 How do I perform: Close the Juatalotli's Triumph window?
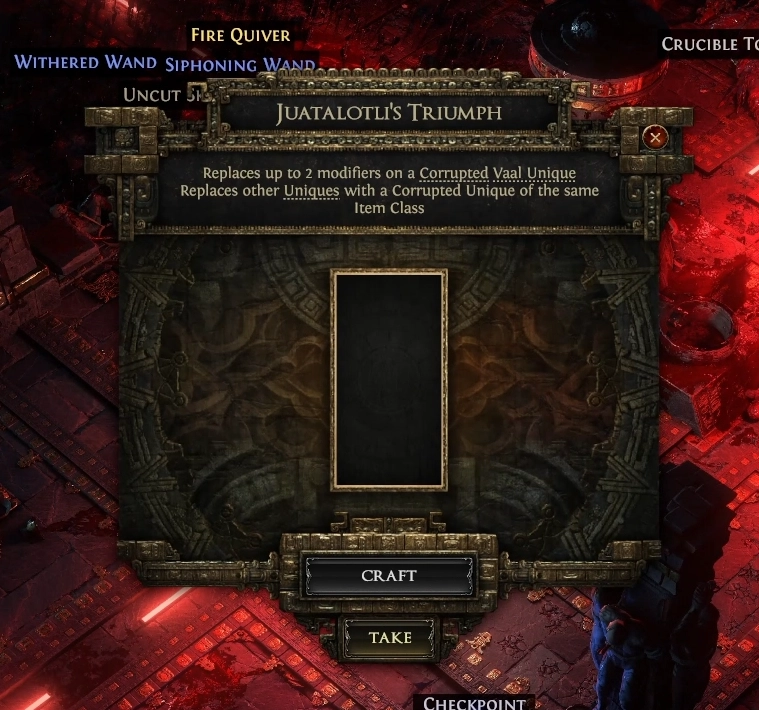655,137
